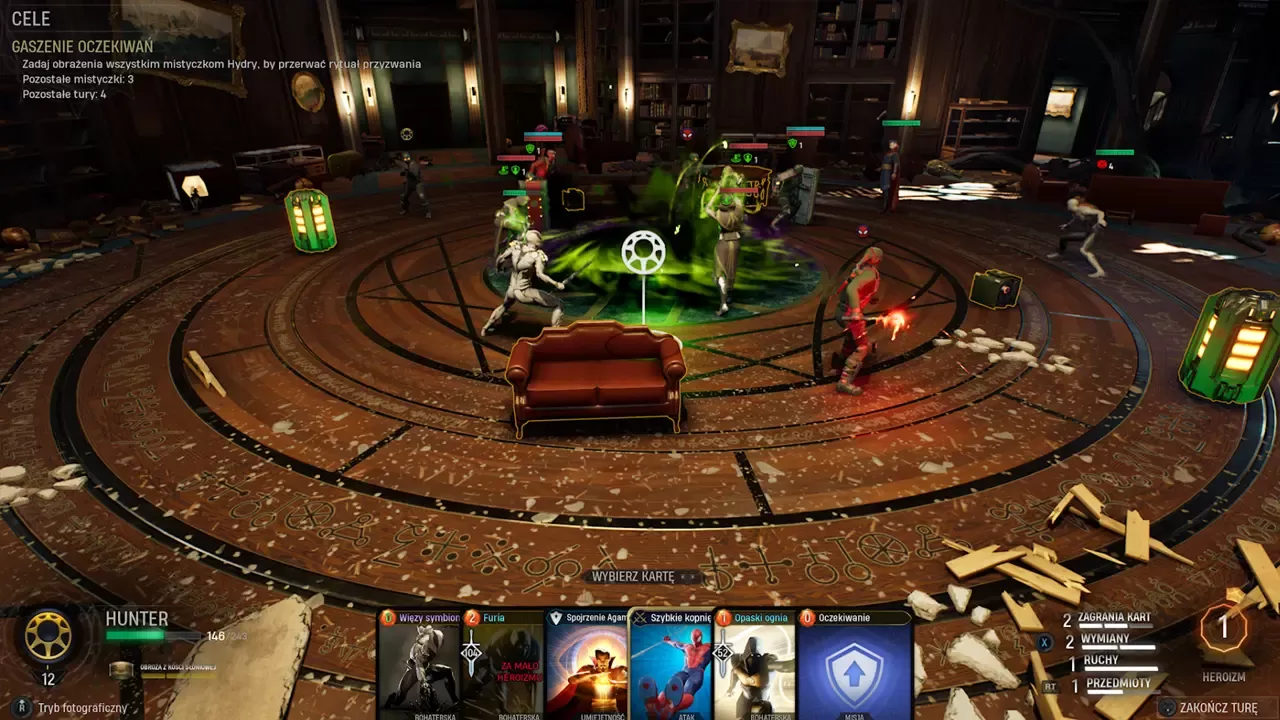Select the Więzy symbionta card
The width and height of the screenshot is (1280, 720).
[419, 665]
